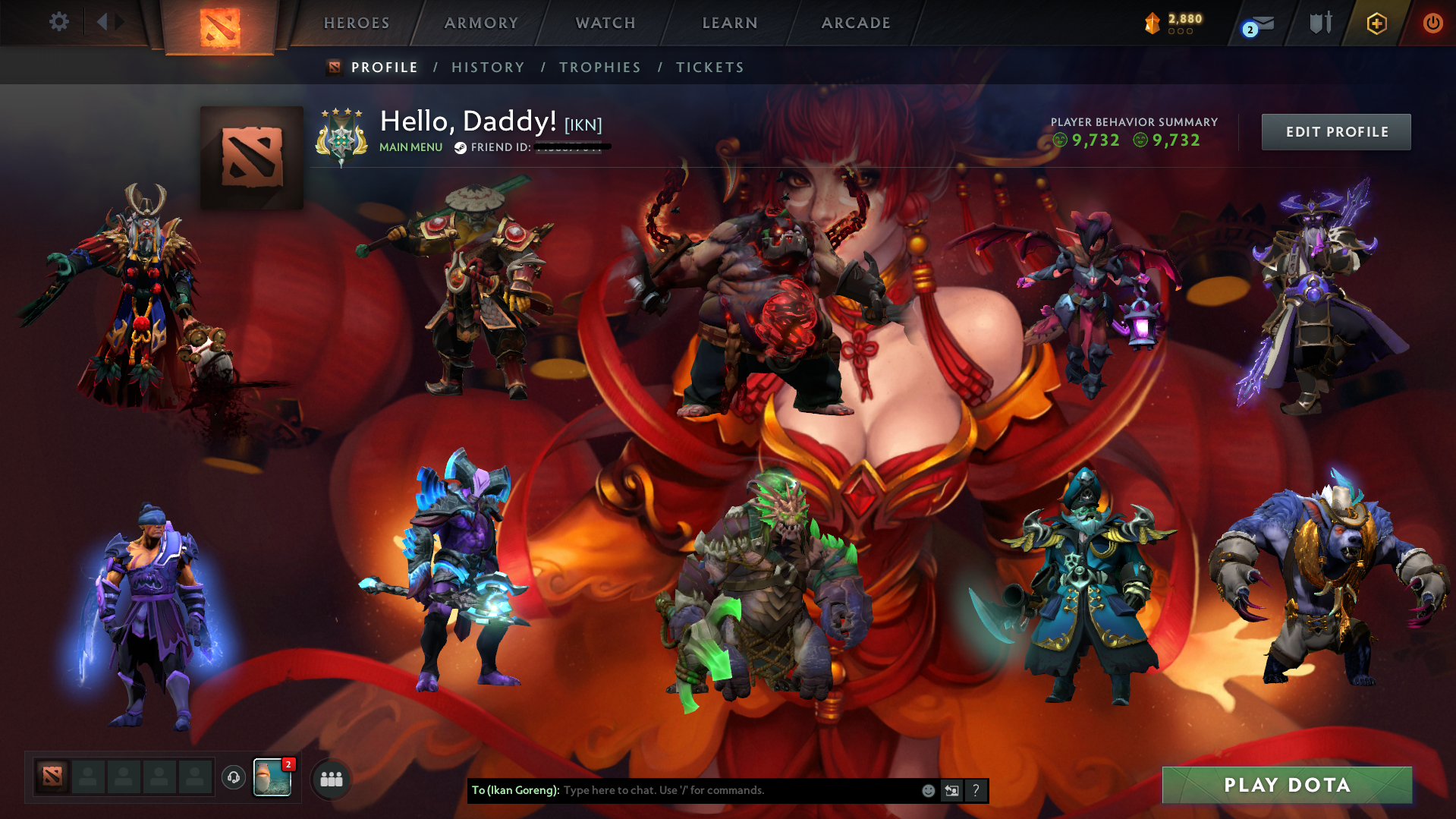This screenshot has height=819, width=1456.
Task: Open the emoticon picker in chat bar
Action: [928, 790]
